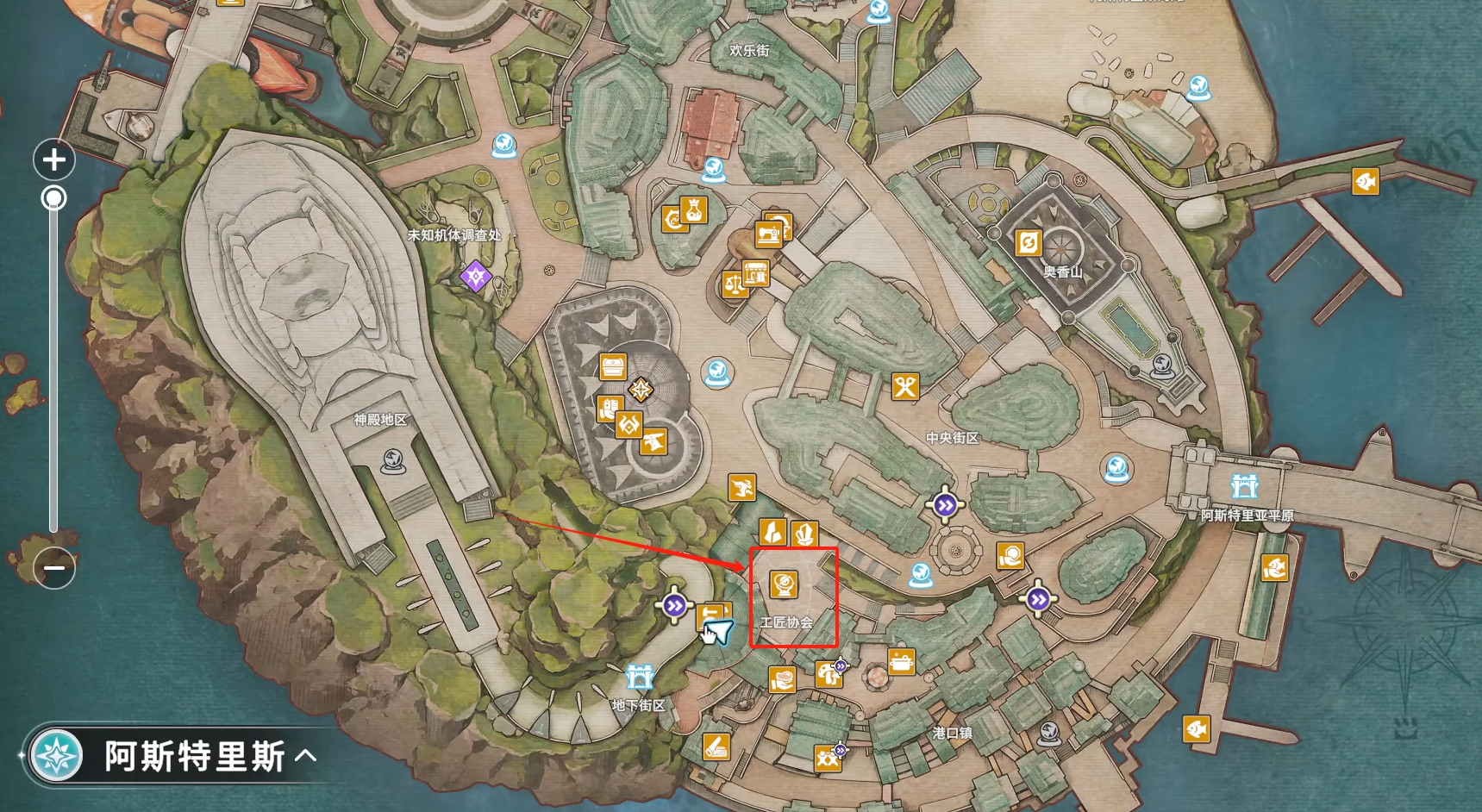
Task: Click the sewing machine marker
Action: [768, 234]
